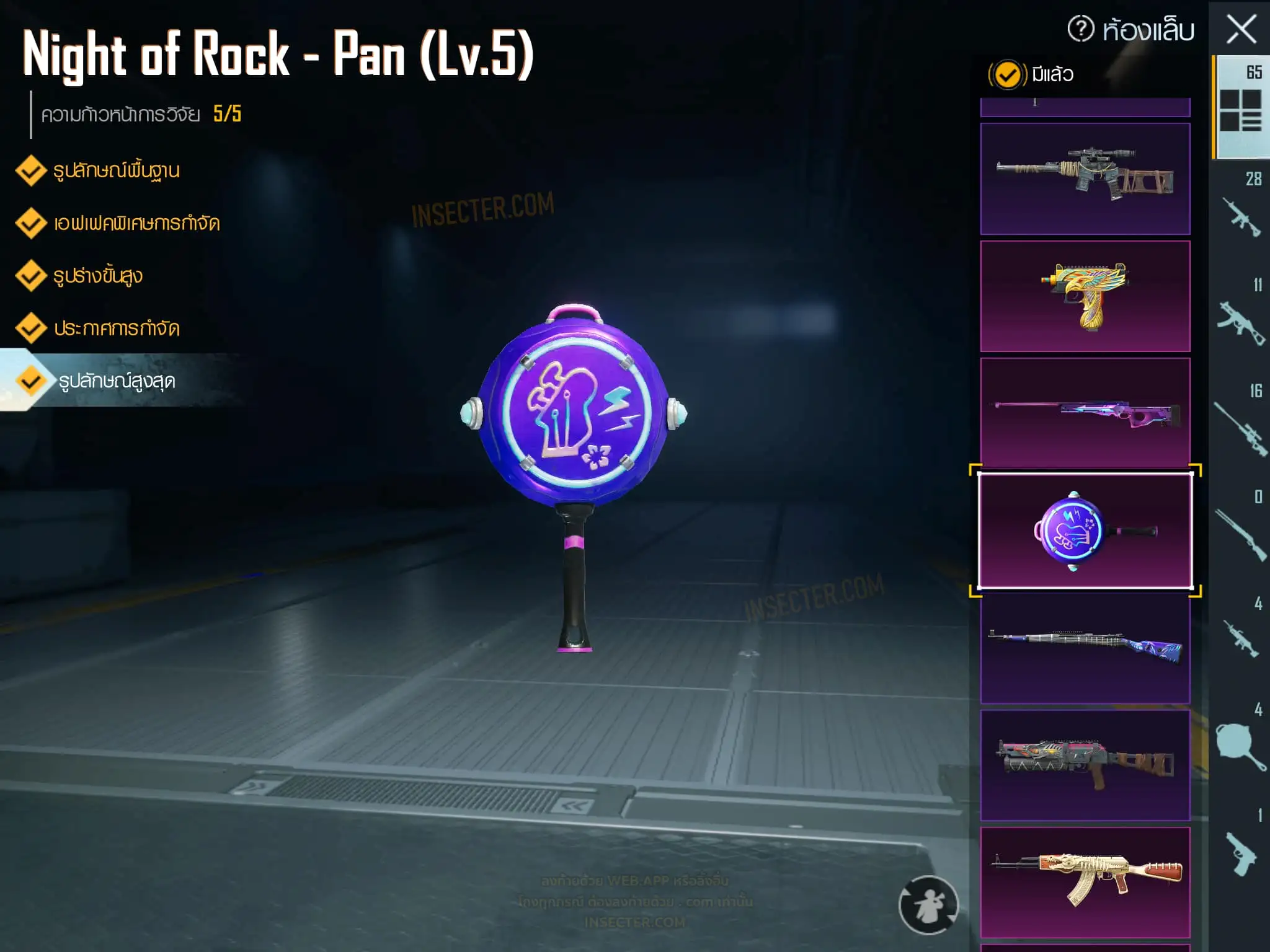Select the Night of Rock Pan thumbnail
Viewport: 1270px width, 952px height.
pos(1085,531)
